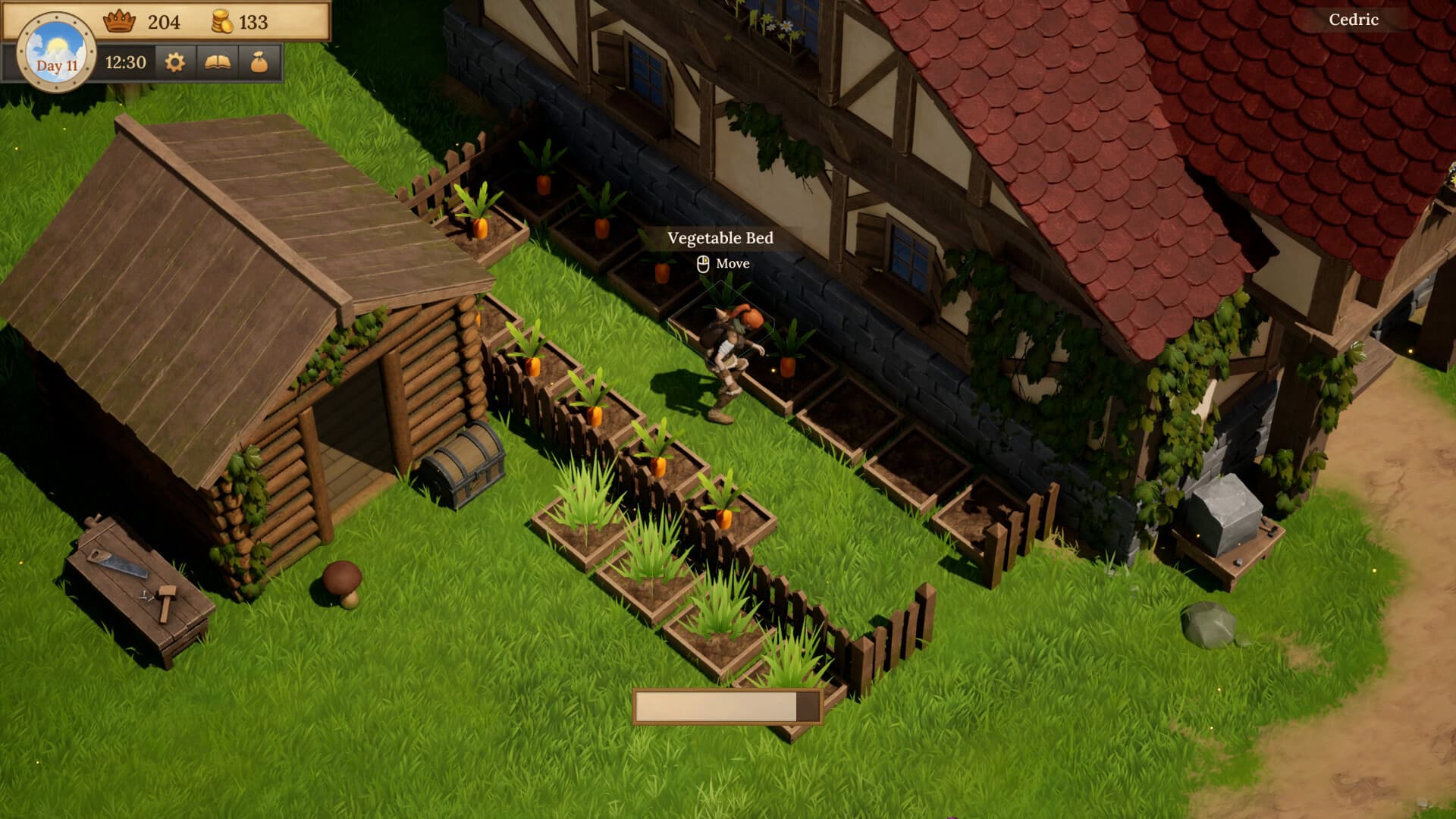Click the mouse Move icon under Vegetable Bed

701,264
